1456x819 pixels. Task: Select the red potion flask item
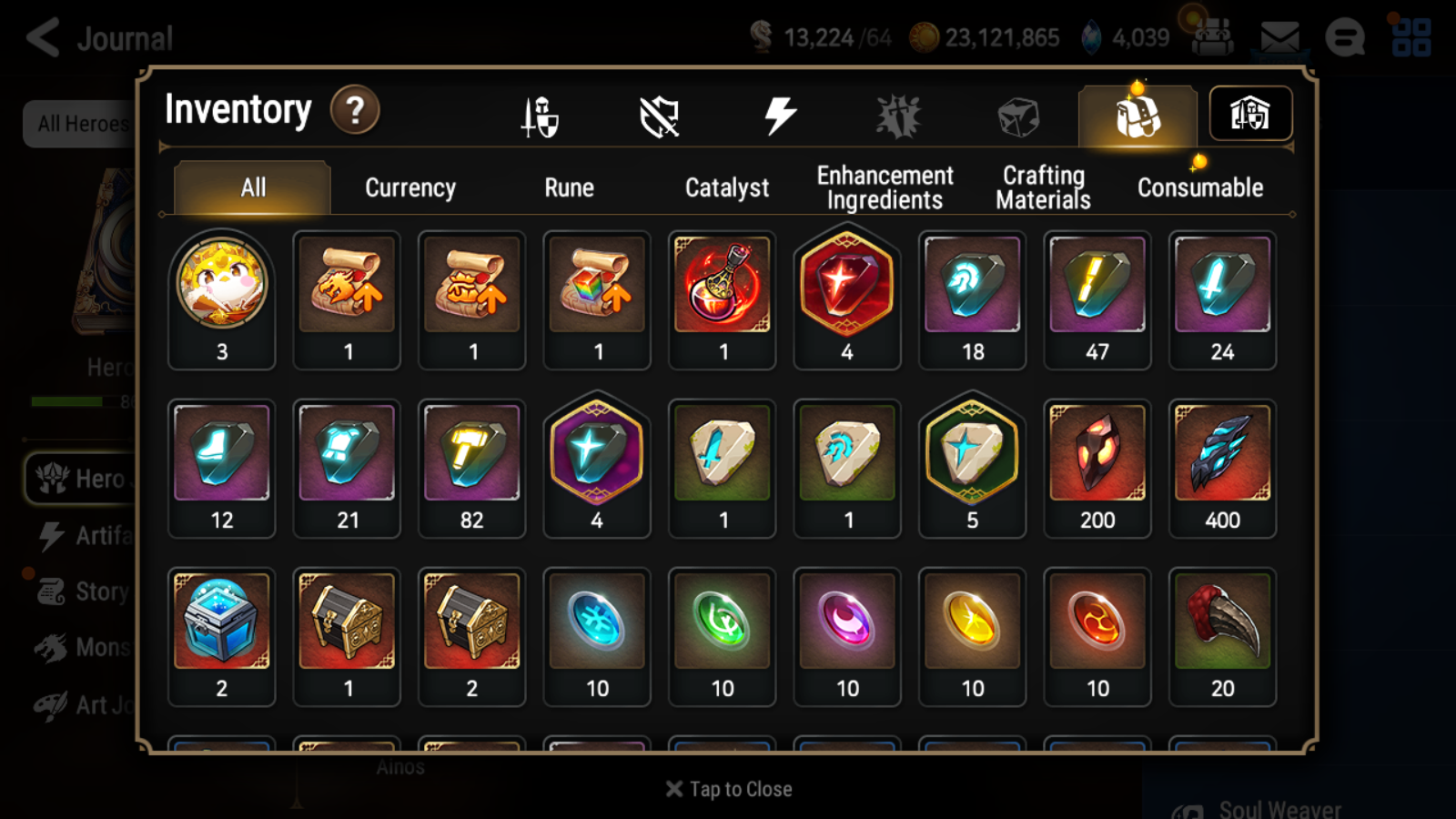tap(723, 285)
